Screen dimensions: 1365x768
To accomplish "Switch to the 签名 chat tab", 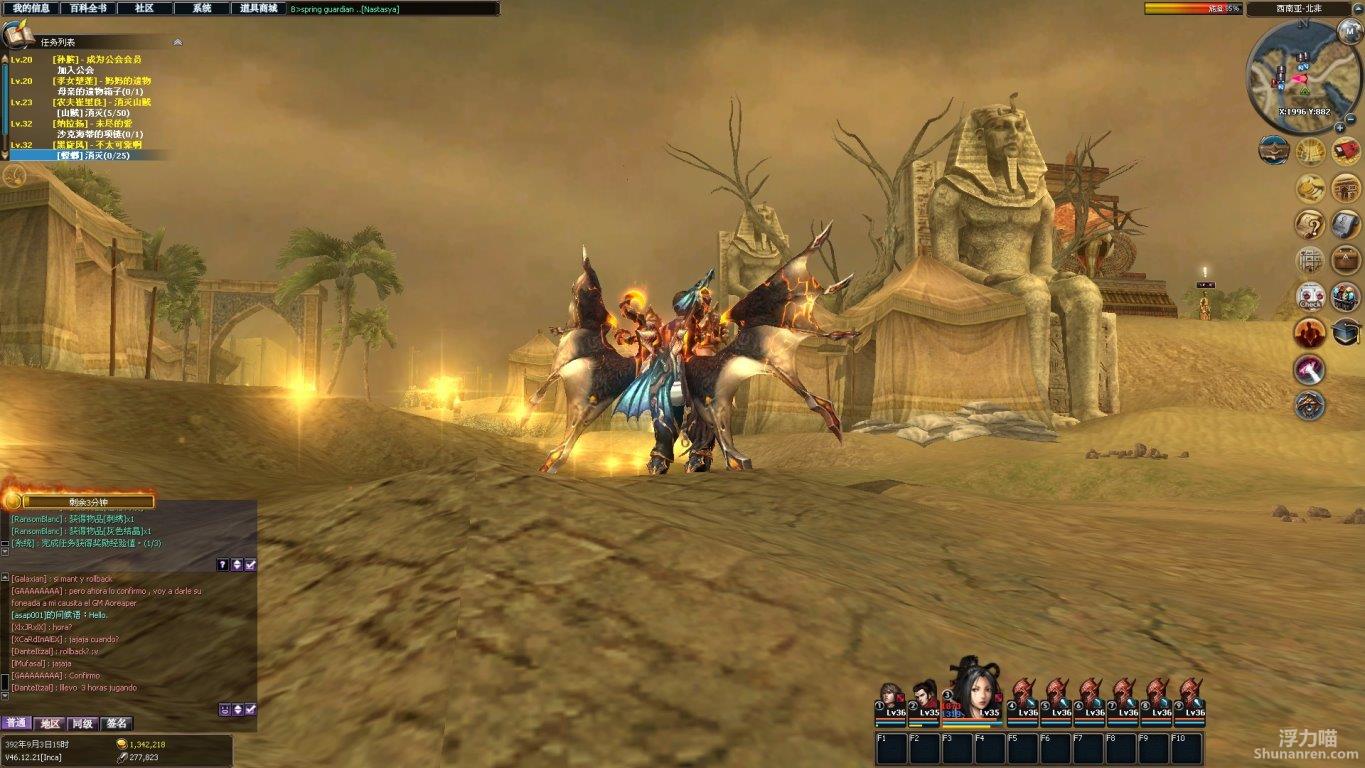I will [116, 723].
